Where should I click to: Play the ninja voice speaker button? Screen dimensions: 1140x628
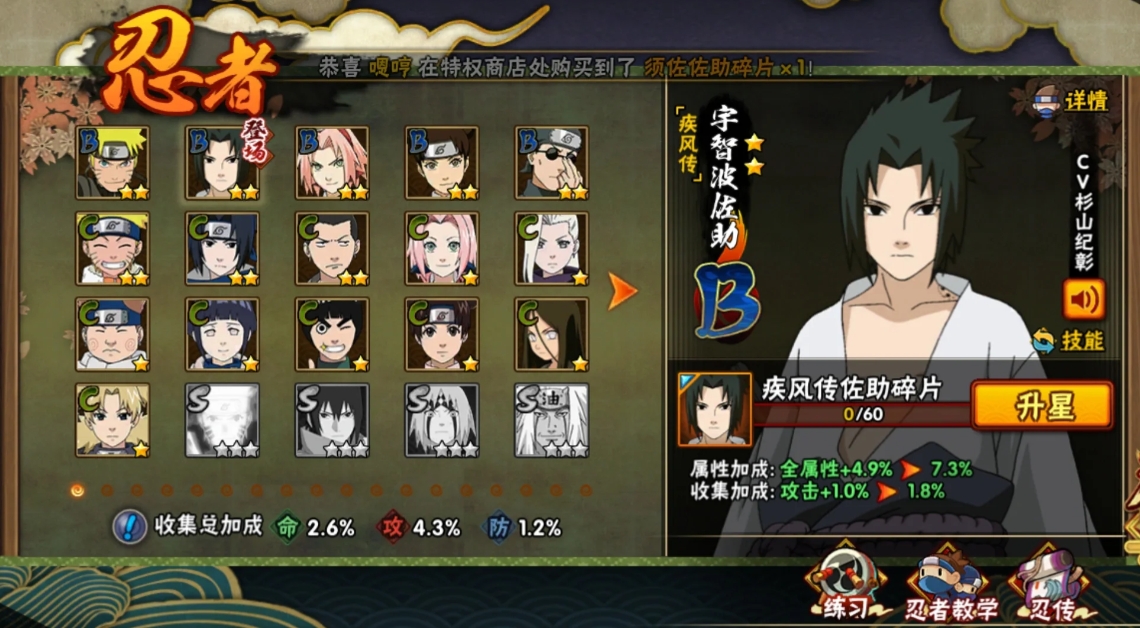click(1082, 298)
